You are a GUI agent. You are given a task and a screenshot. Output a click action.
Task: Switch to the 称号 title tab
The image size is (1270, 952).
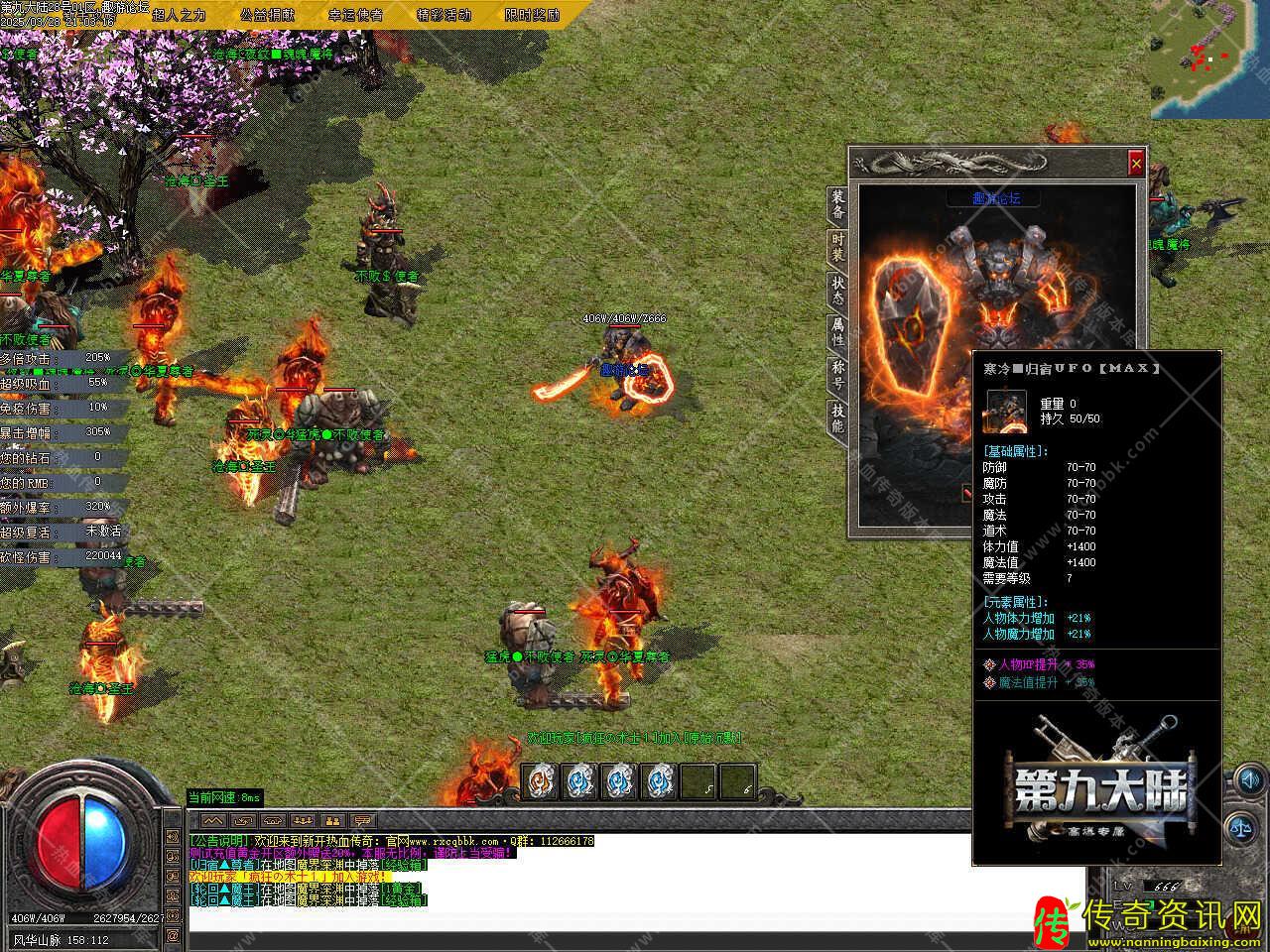(x=838, y=375)
